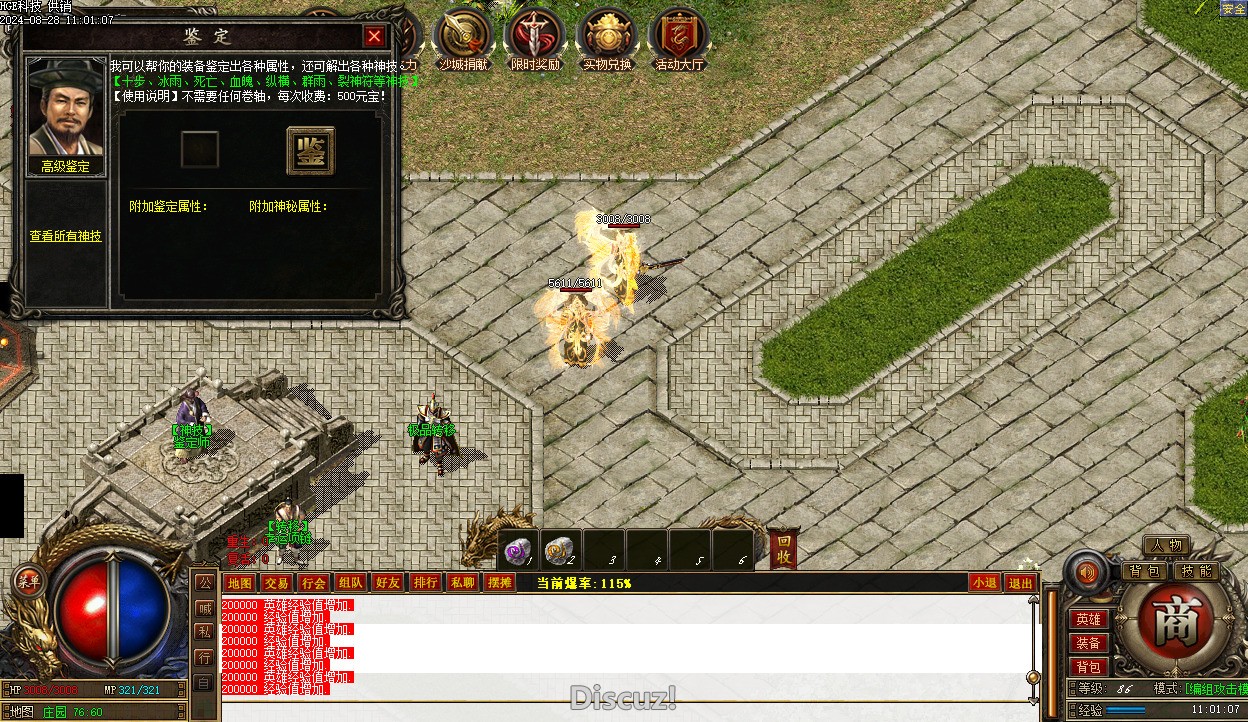Use the orange stone in hotbar slot 2
Image resolution: width=1248 pixels, height=722 pixels.
coord(560,550)
